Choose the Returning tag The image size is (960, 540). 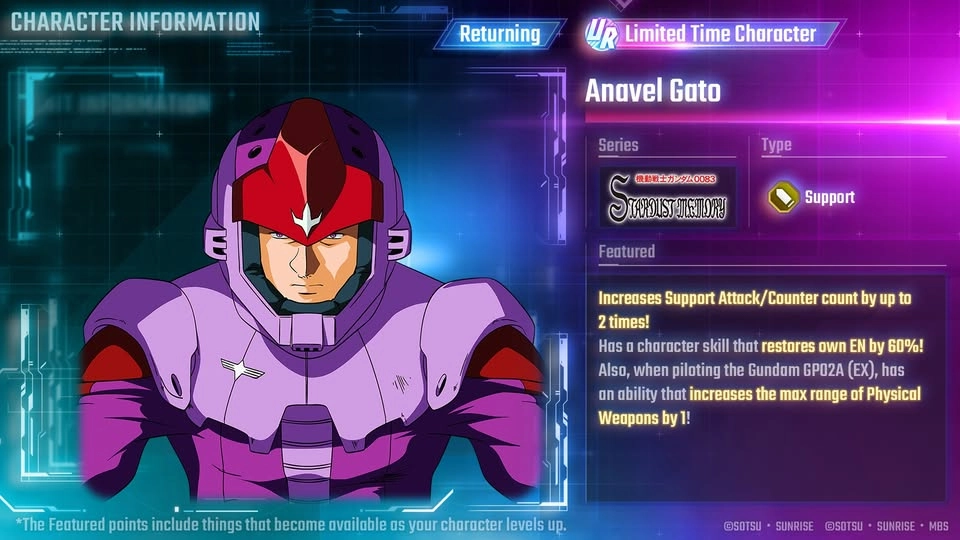click(x=500, y=34)
